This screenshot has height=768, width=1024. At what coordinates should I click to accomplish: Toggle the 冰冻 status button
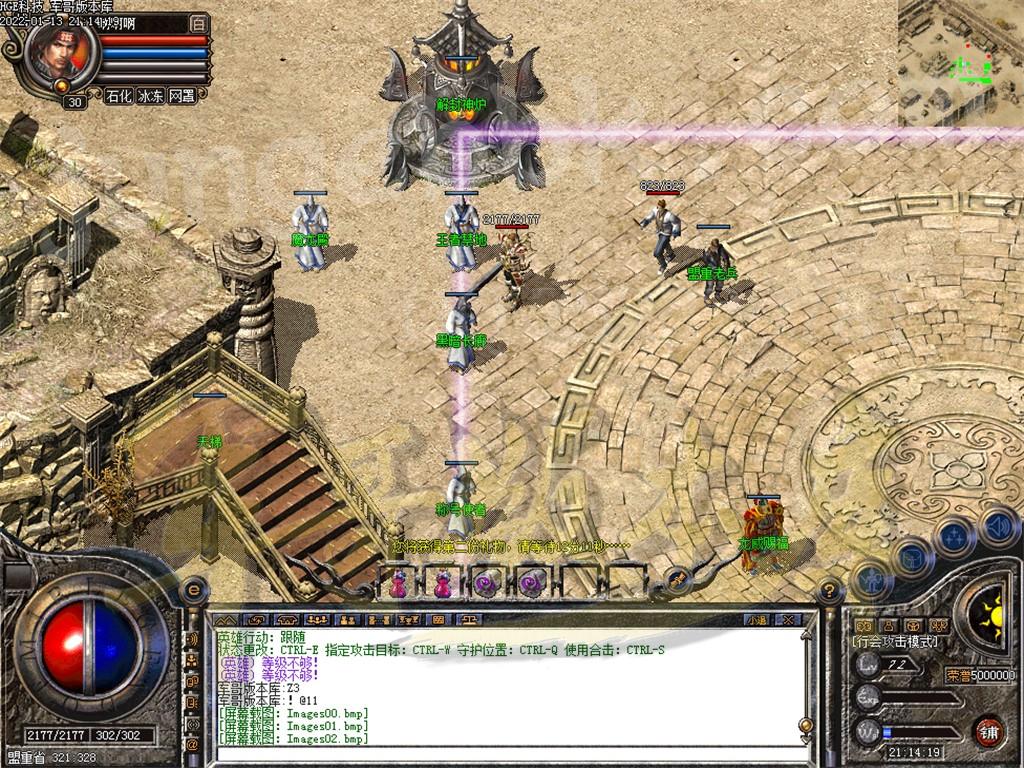click(x=150, y=96)
